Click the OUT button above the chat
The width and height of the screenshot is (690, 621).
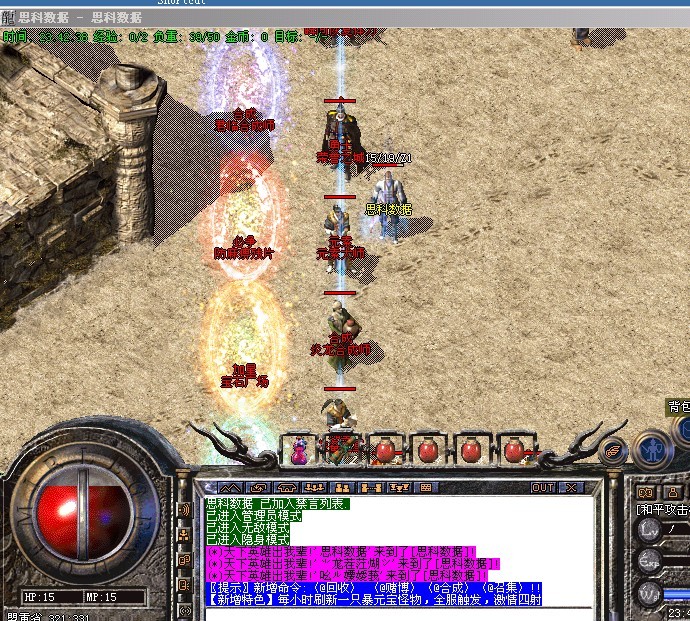(542, 487)
